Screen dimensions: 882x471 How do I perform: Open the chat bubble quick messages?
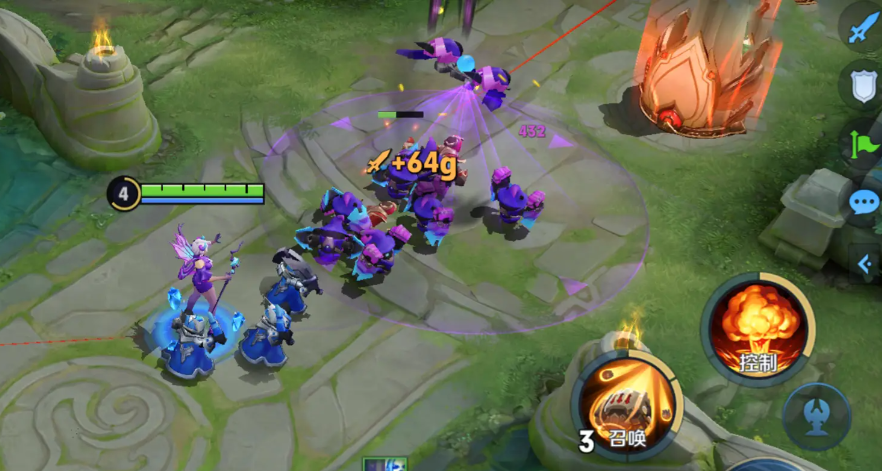click(863, 204)
